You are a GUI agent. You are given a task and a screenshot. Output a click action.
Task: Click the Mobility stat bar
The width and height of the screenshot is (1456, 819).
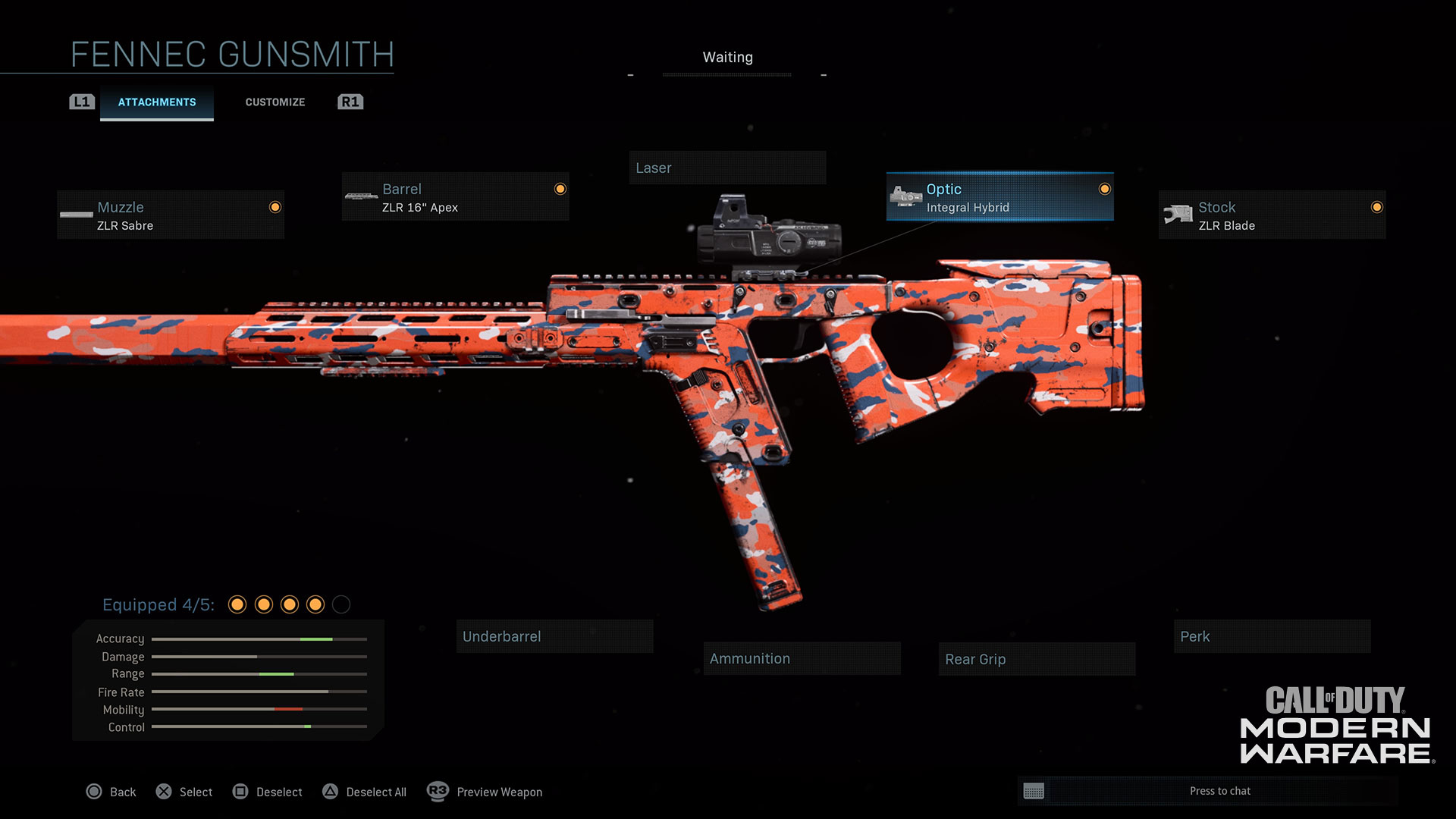(258, 709)
